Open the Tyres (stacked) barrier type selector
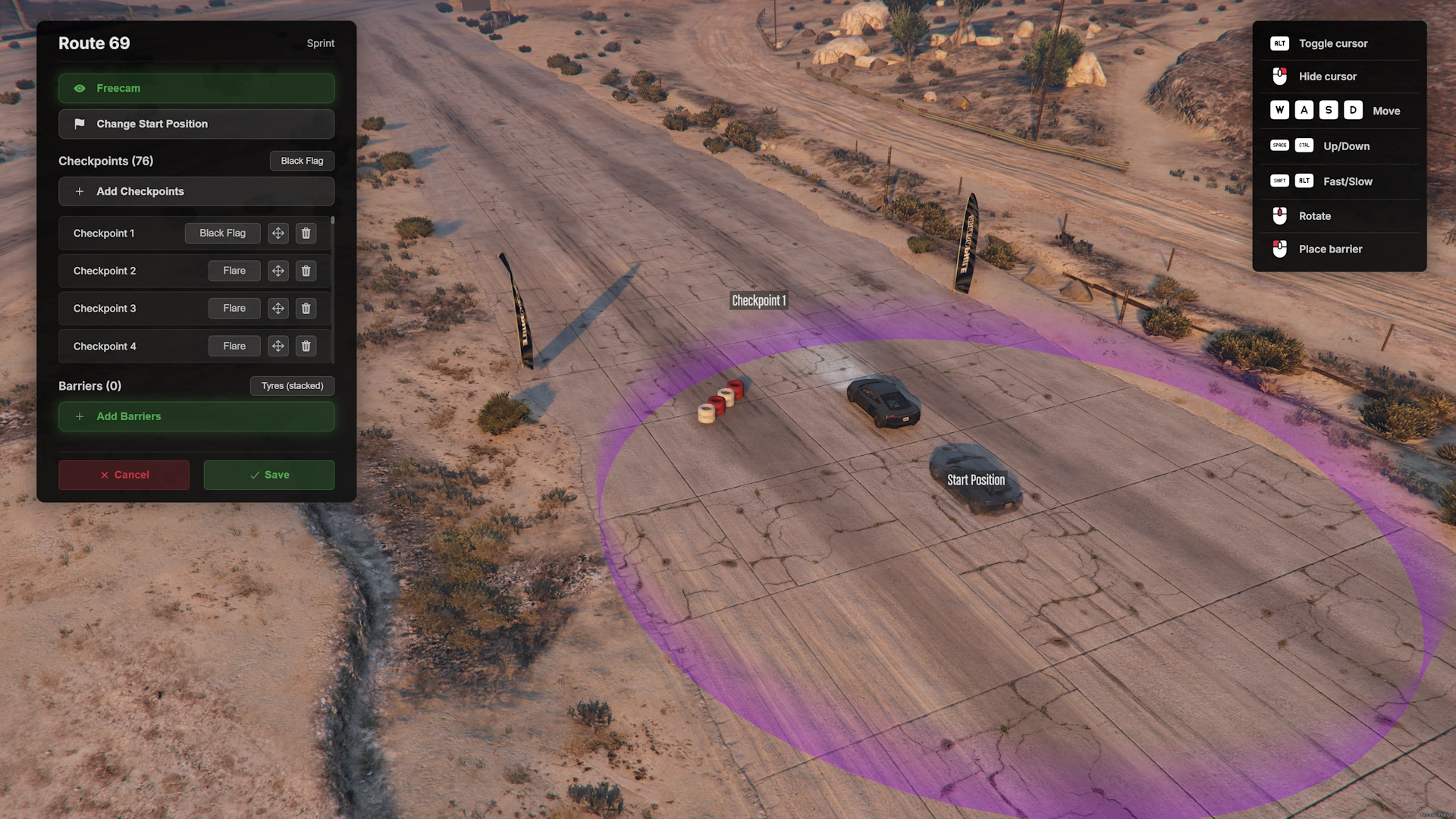Viewport: 1456px width, 819px height. [292, 386]
